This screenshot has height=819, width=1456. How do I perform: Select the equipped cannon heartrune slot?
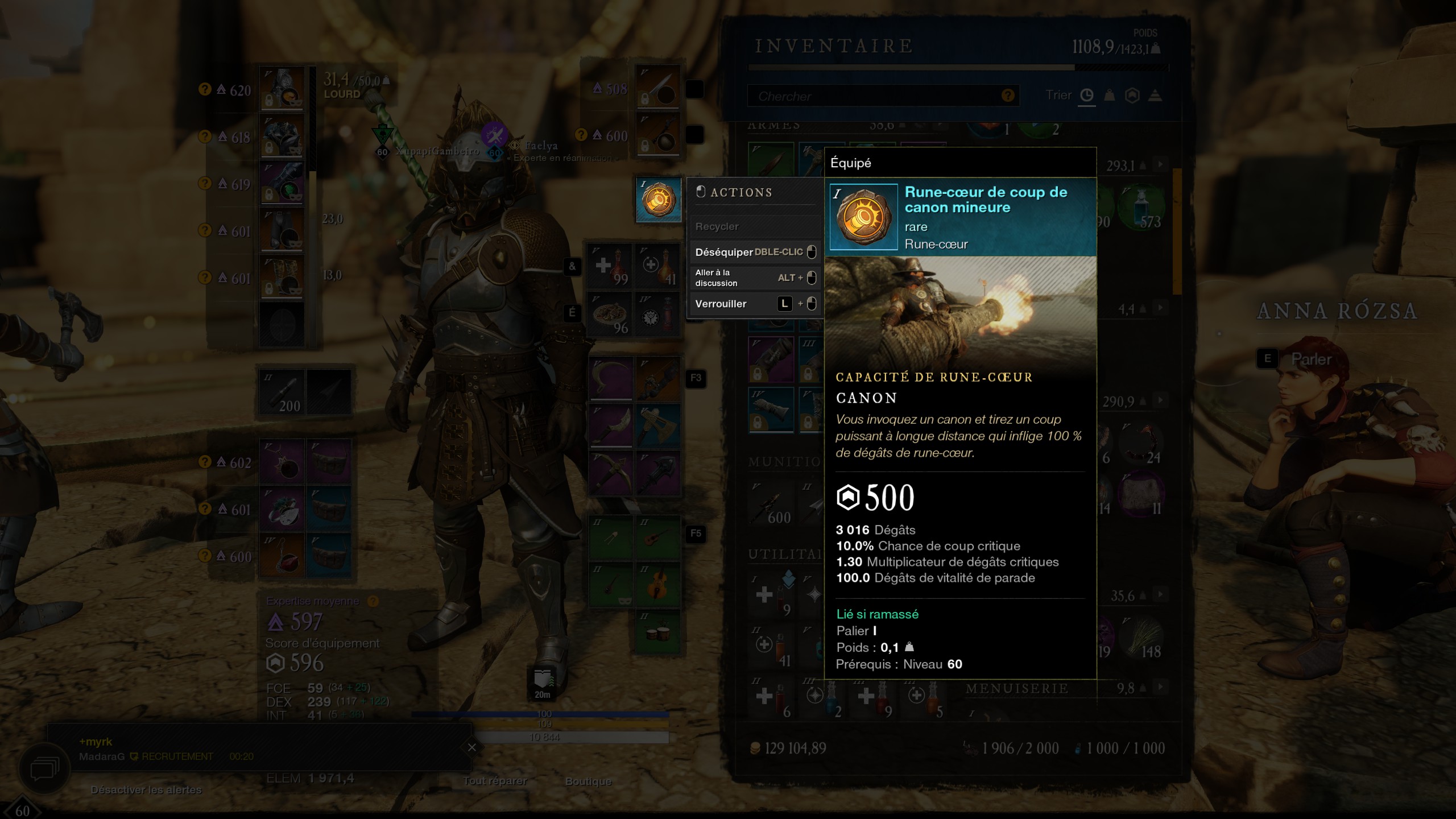click(658, 200)
